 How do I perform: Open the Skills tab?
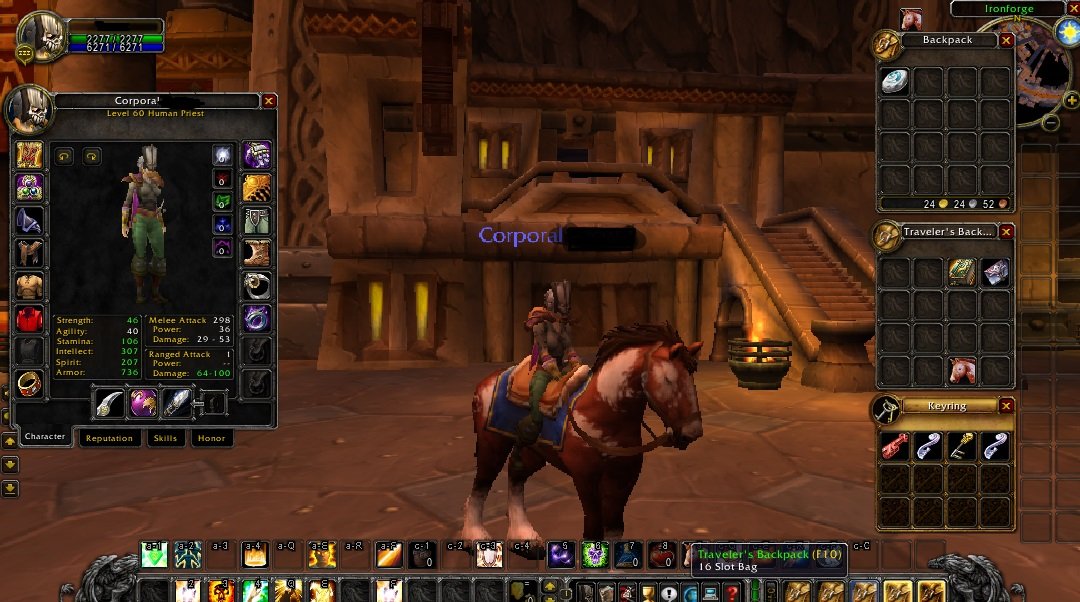click(165, 438)
